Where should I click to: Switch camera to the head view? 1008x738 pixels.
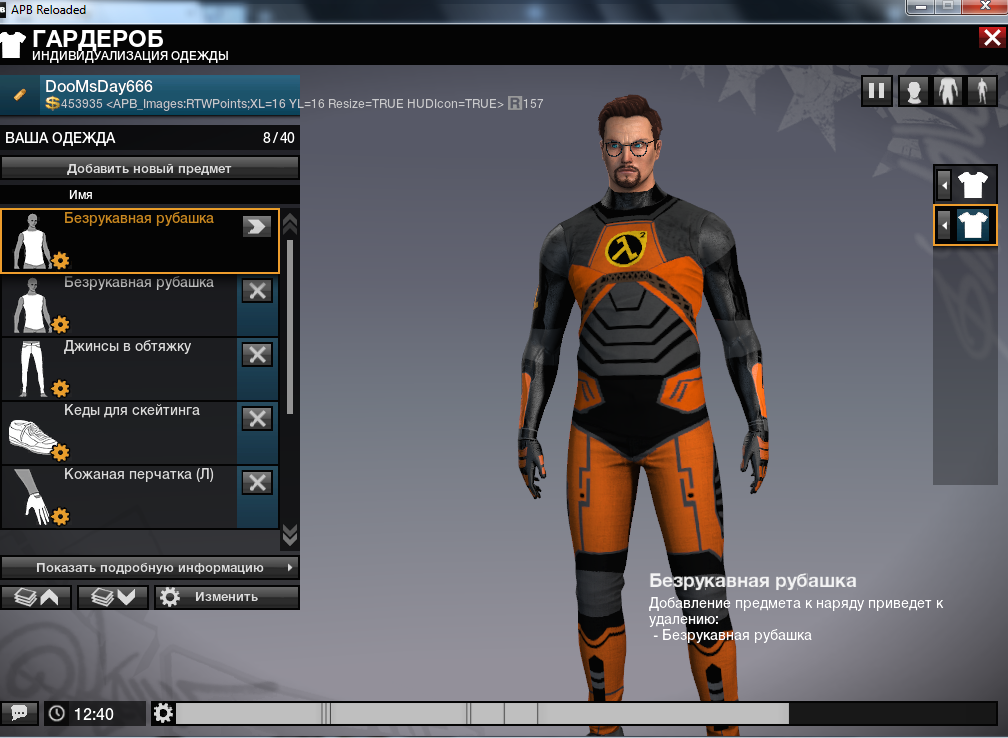coord(913,92)
